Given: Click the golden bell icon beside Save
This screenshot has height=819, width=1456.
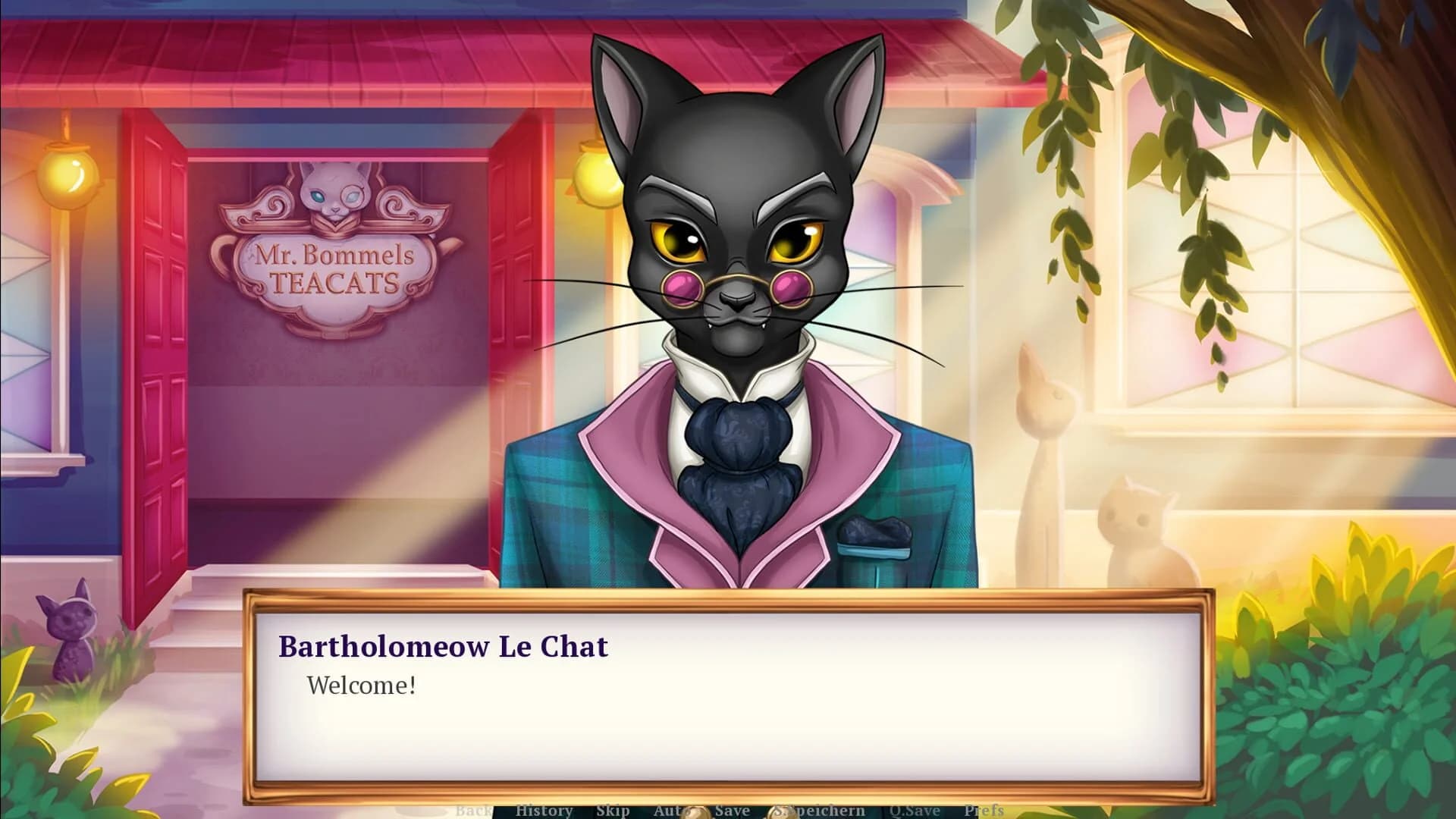Looking at the screenshot, I should (x=696, y=814).
